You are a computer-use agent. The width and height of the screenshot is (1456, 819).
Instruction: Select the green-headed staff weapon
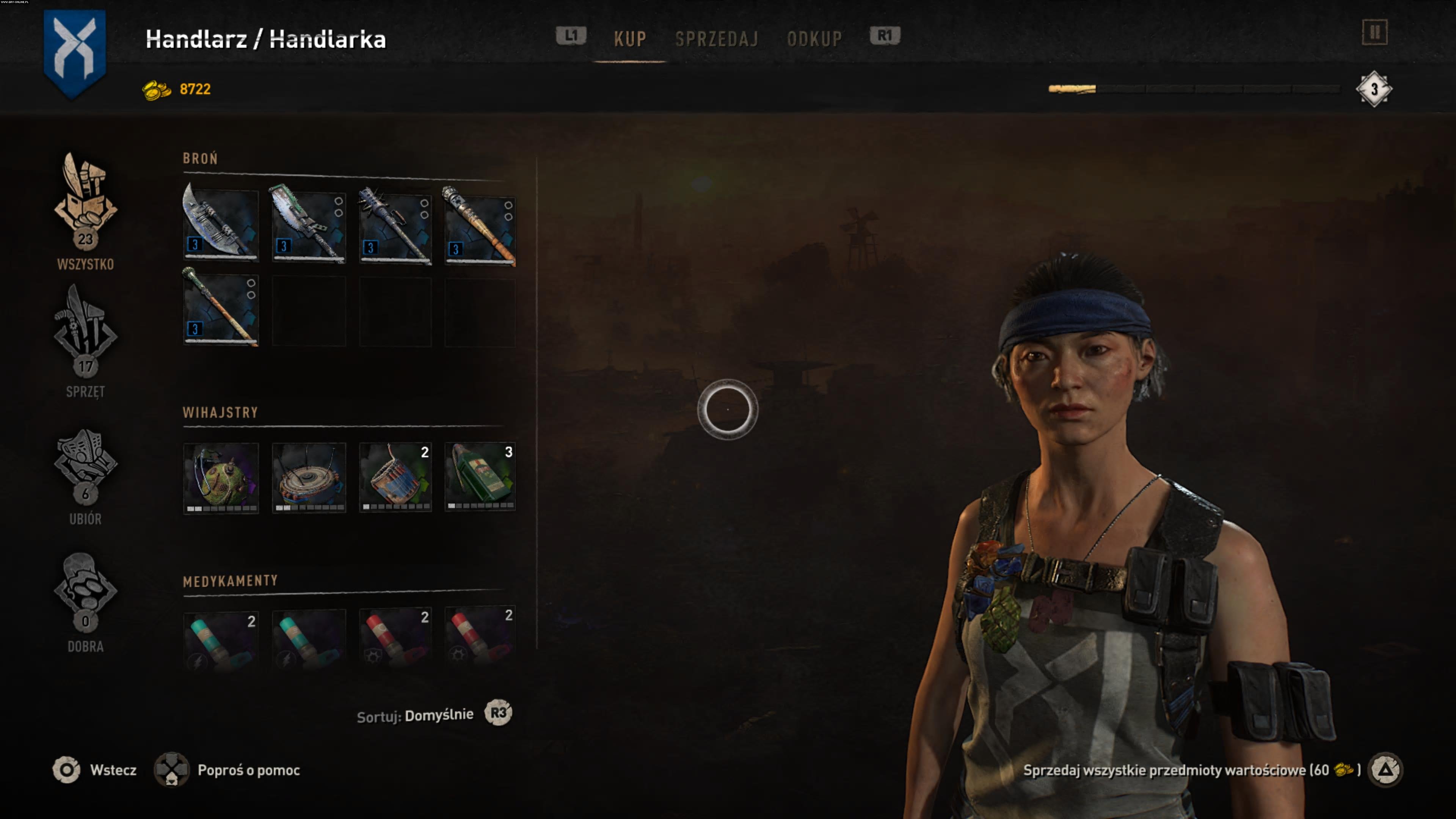tap(221, 309)
